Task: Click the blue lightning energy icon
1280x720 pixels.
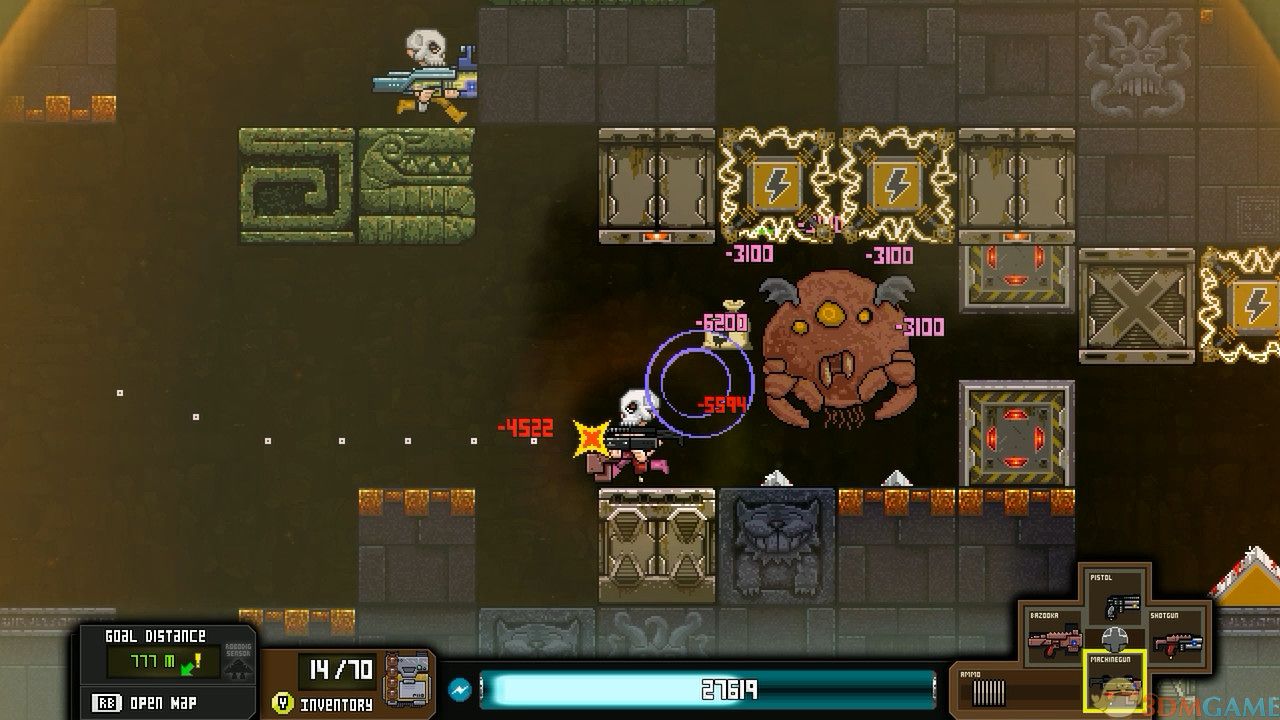Action: click(460, 690)
